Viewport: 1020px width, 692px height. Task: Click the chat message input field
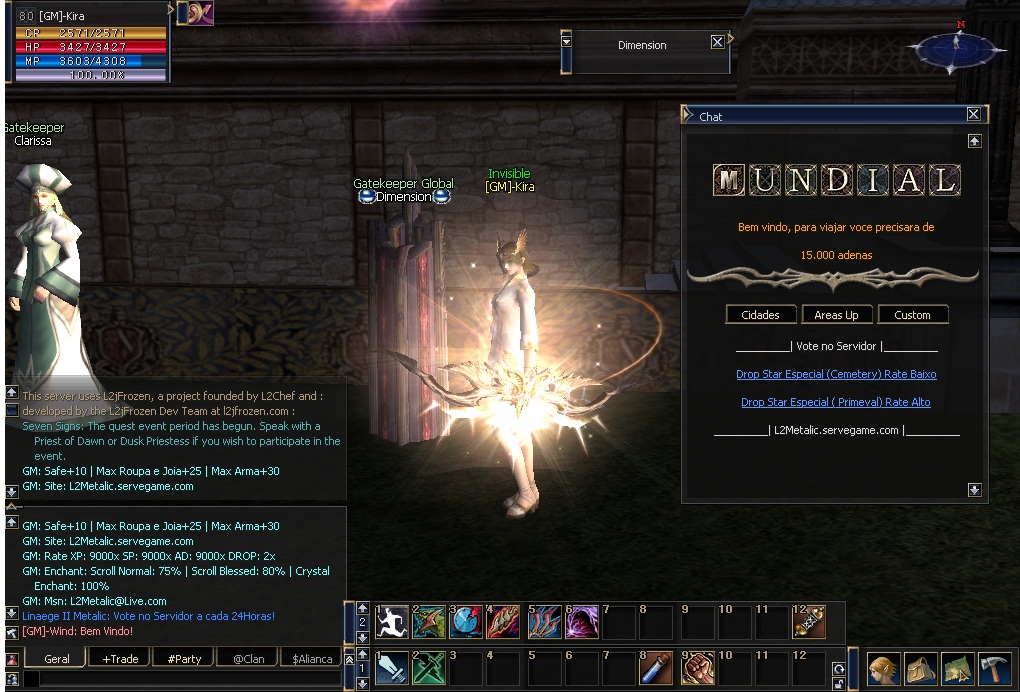point(180,679)
